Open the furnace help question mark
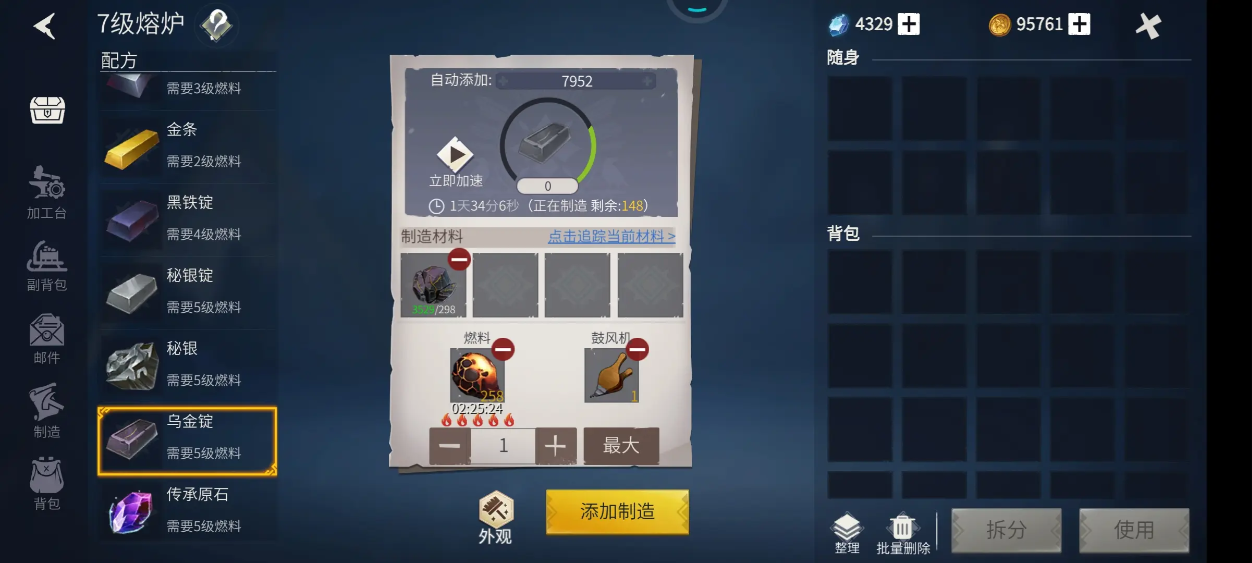The height and width of the screenshot is (563, 1252). click(216, 25)
